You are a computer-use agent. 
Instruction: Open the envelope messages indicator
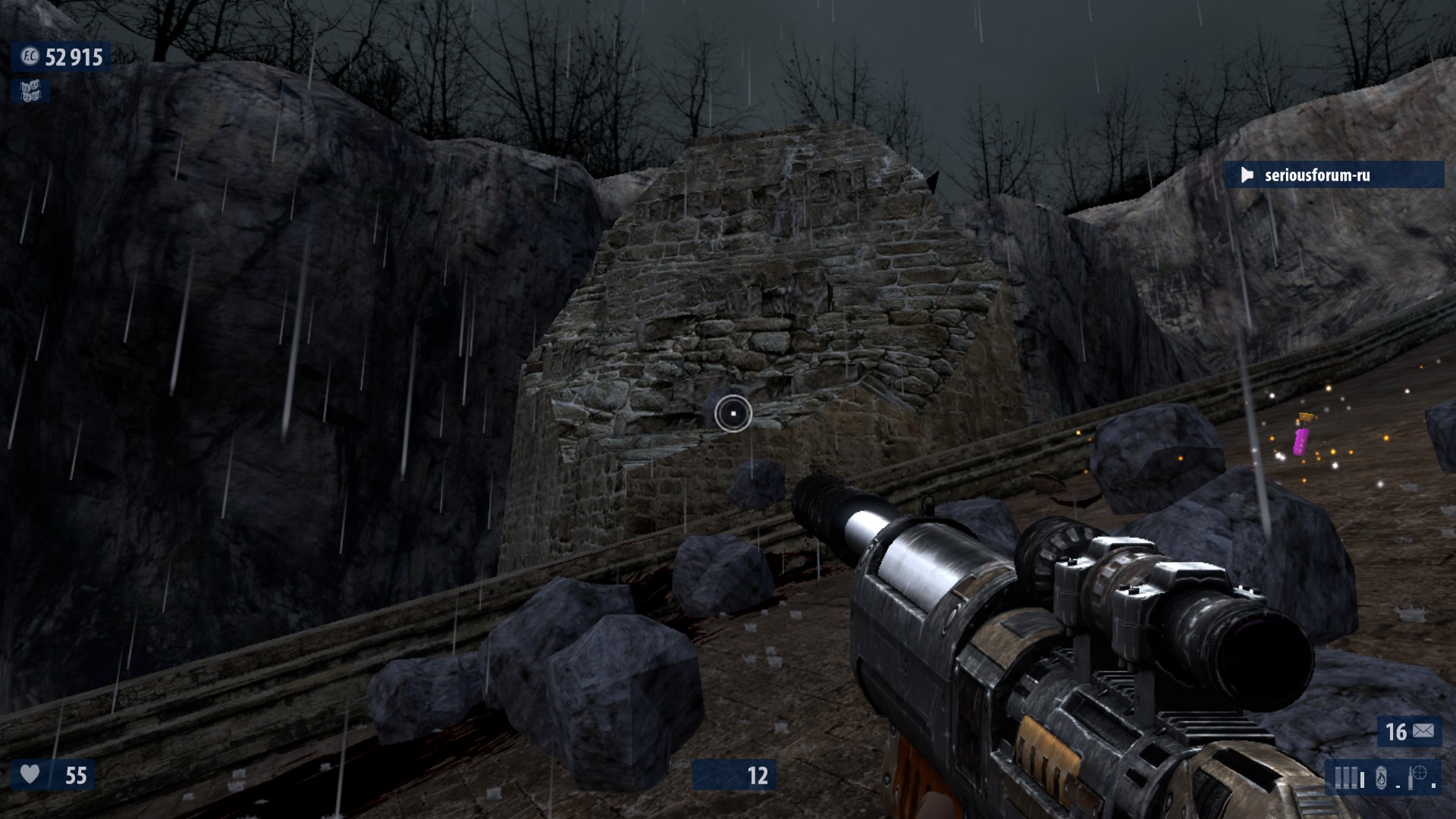pyautogui.click(x=1423, y=731)
